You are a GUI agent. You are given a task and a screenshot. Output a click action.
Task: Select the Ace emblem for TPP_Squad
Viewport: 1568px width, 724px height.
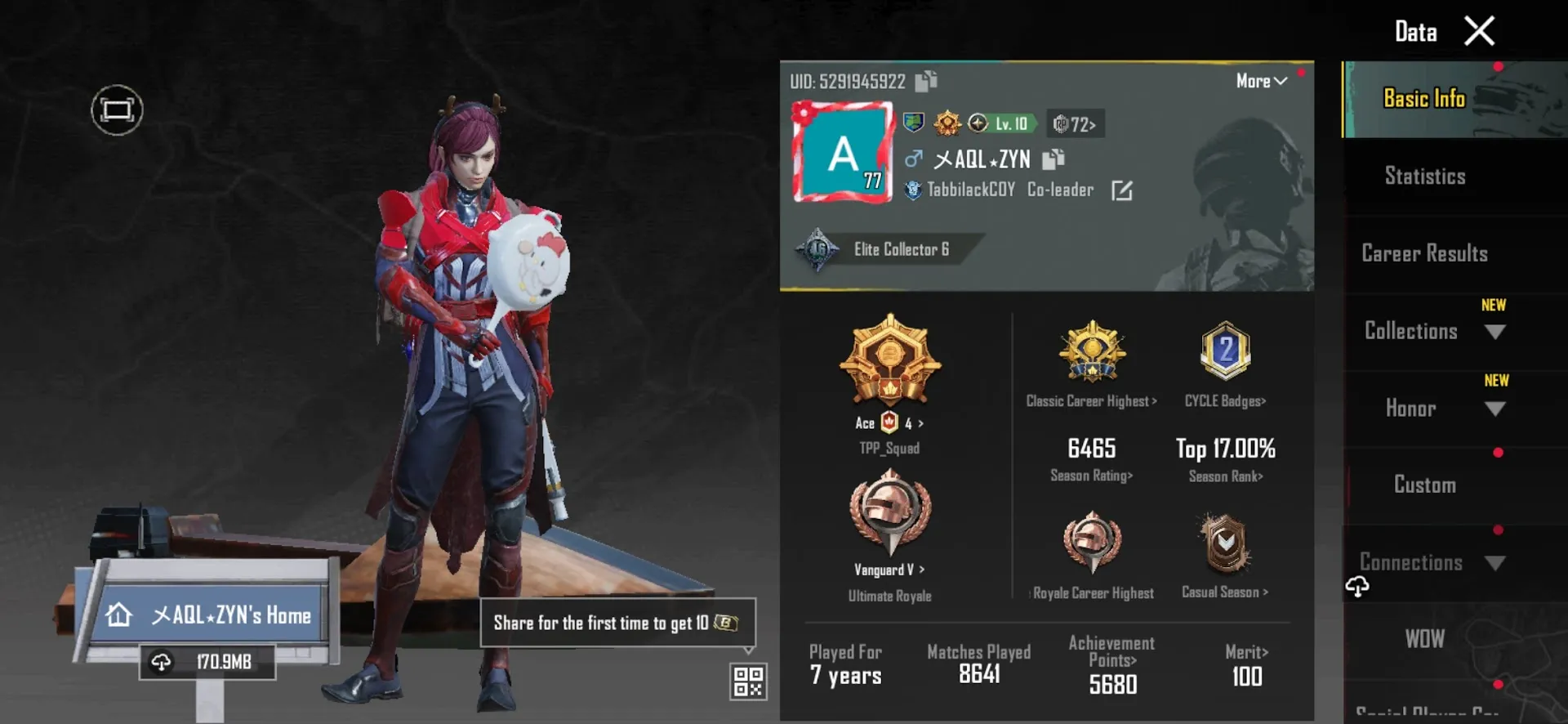[x=889, y=365]
